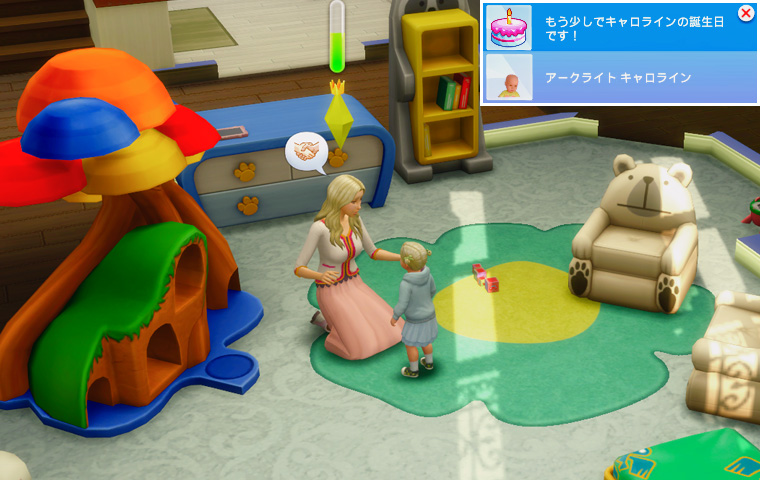760x480 pixels.
Task: Close the birthday notification
Action: pos(745,13)
